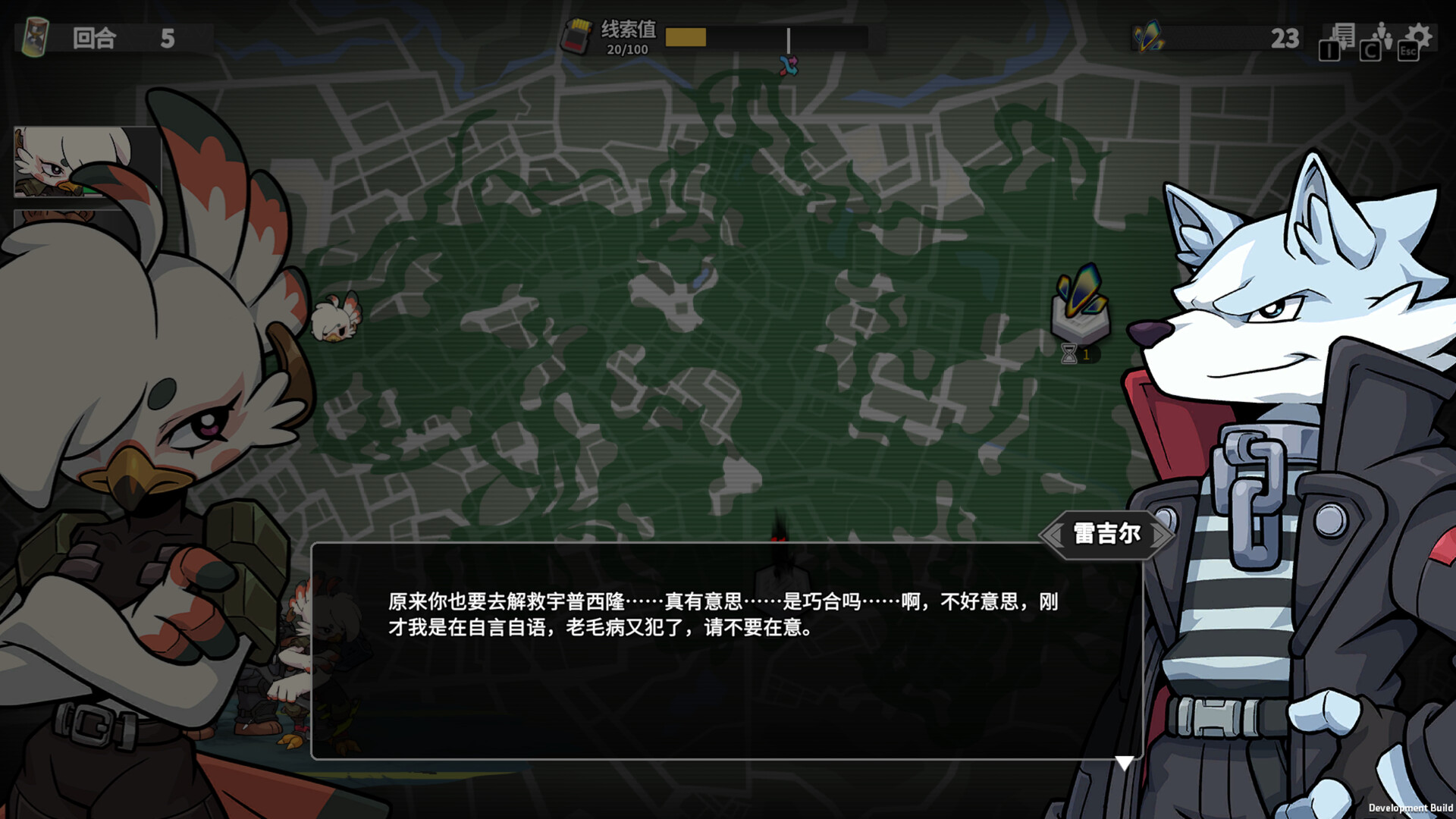1456x819 pixels.
Task: Click the hourglass timer icon showing 1
Action: 1069,353
